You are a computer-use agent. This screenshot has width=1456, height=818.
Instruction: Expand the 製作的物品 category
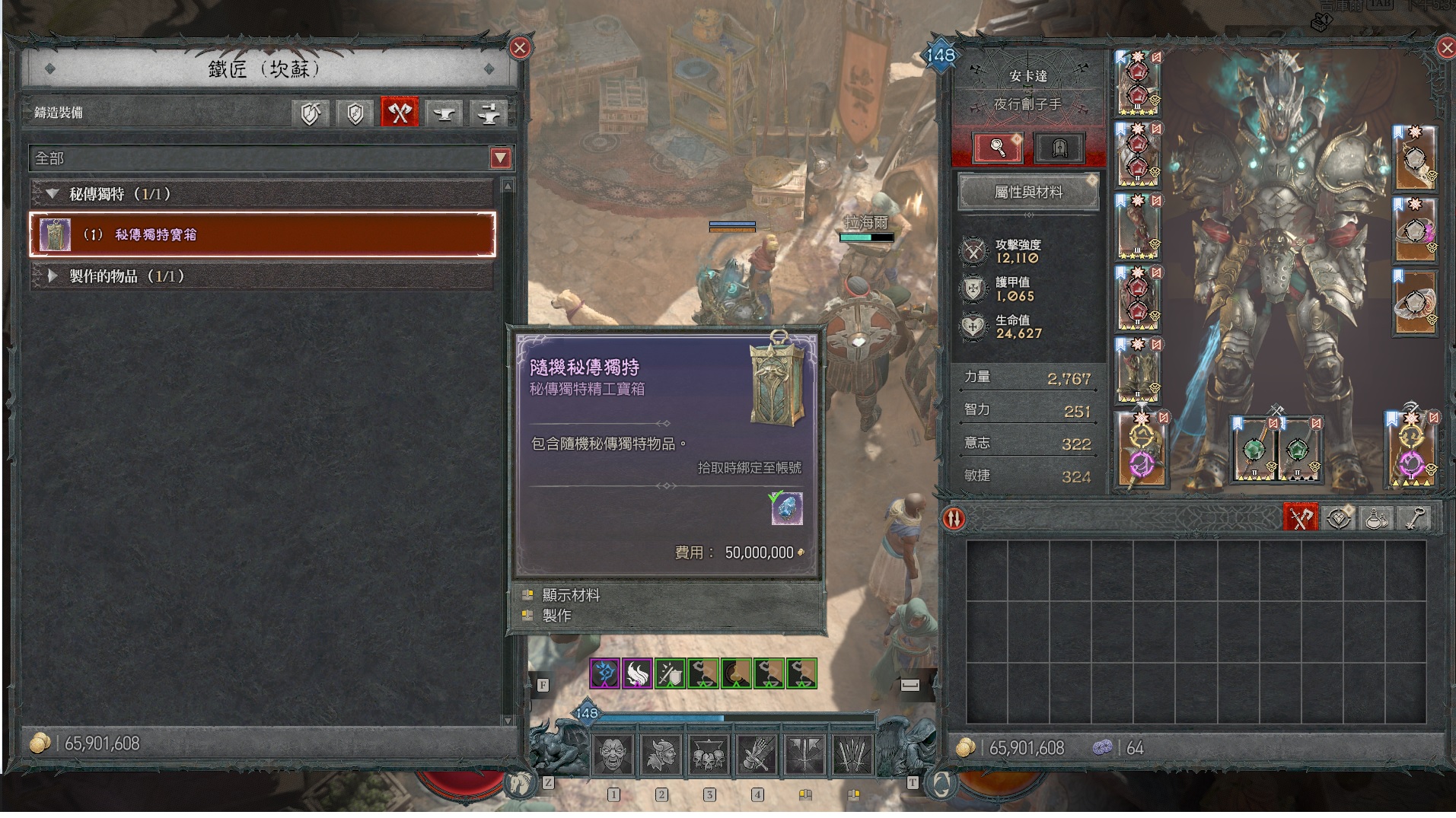[53, 276]
